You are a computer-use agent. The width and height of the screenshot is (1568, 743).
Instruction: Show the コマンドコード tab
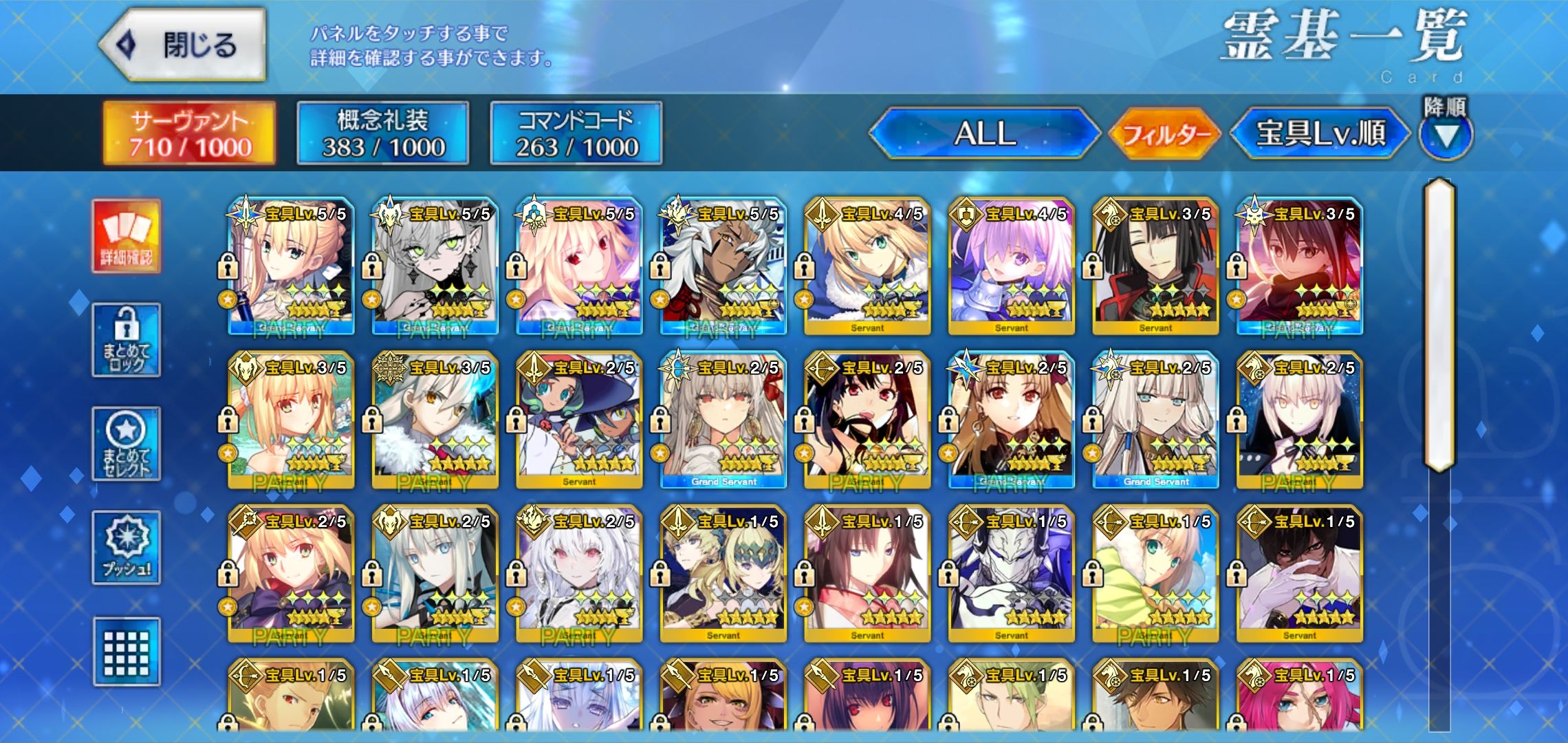pyautogui.click(x=576, y=133)
